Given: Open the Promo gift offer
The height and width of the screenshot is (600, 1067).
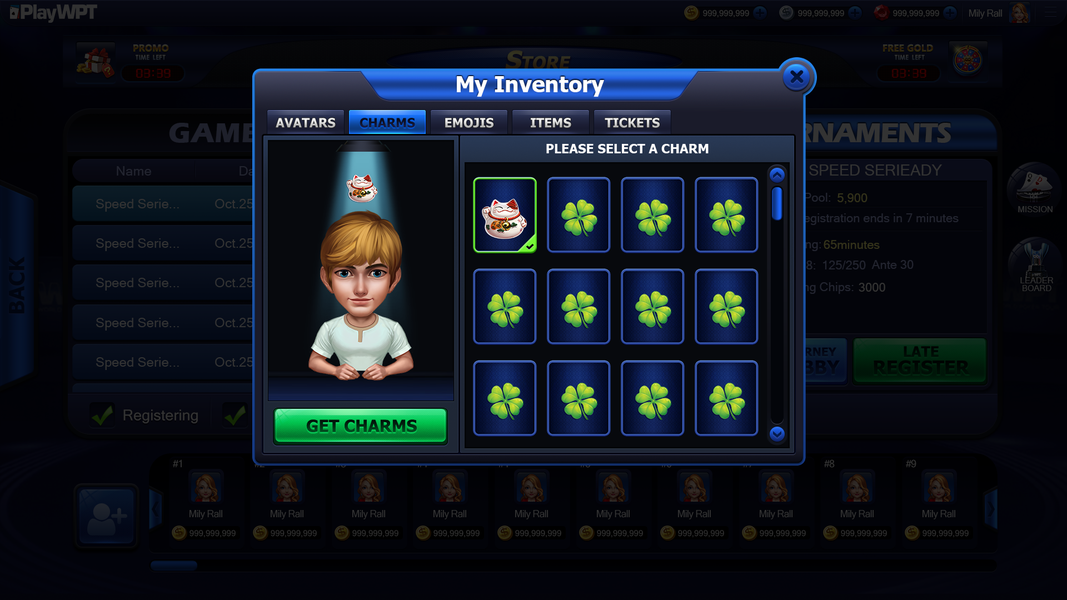Looking at the screenshot, I should 96,60.
